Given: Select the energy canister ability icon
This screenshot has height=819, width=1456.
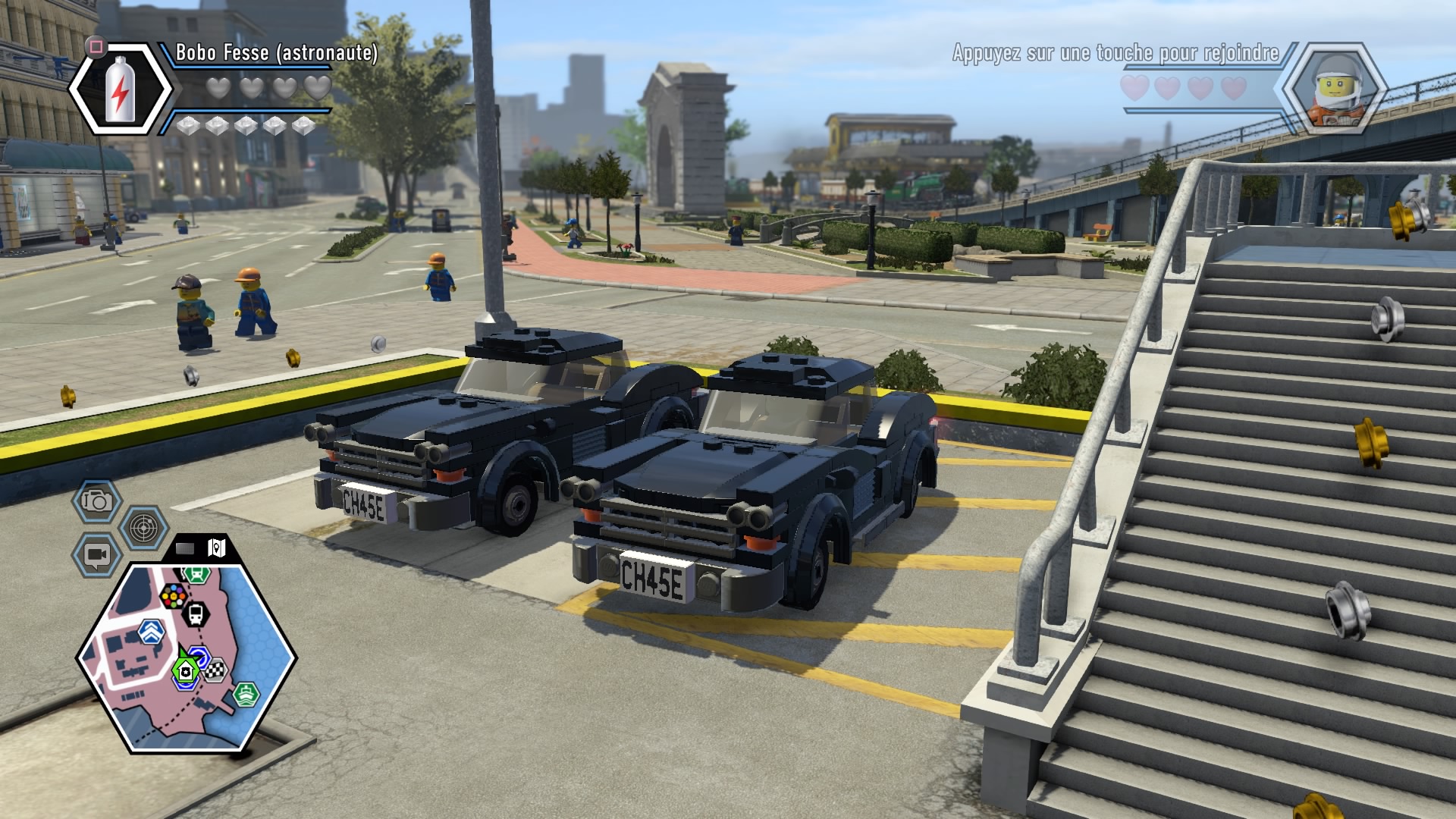Looking at the screenshot, I should click(121, 89).
